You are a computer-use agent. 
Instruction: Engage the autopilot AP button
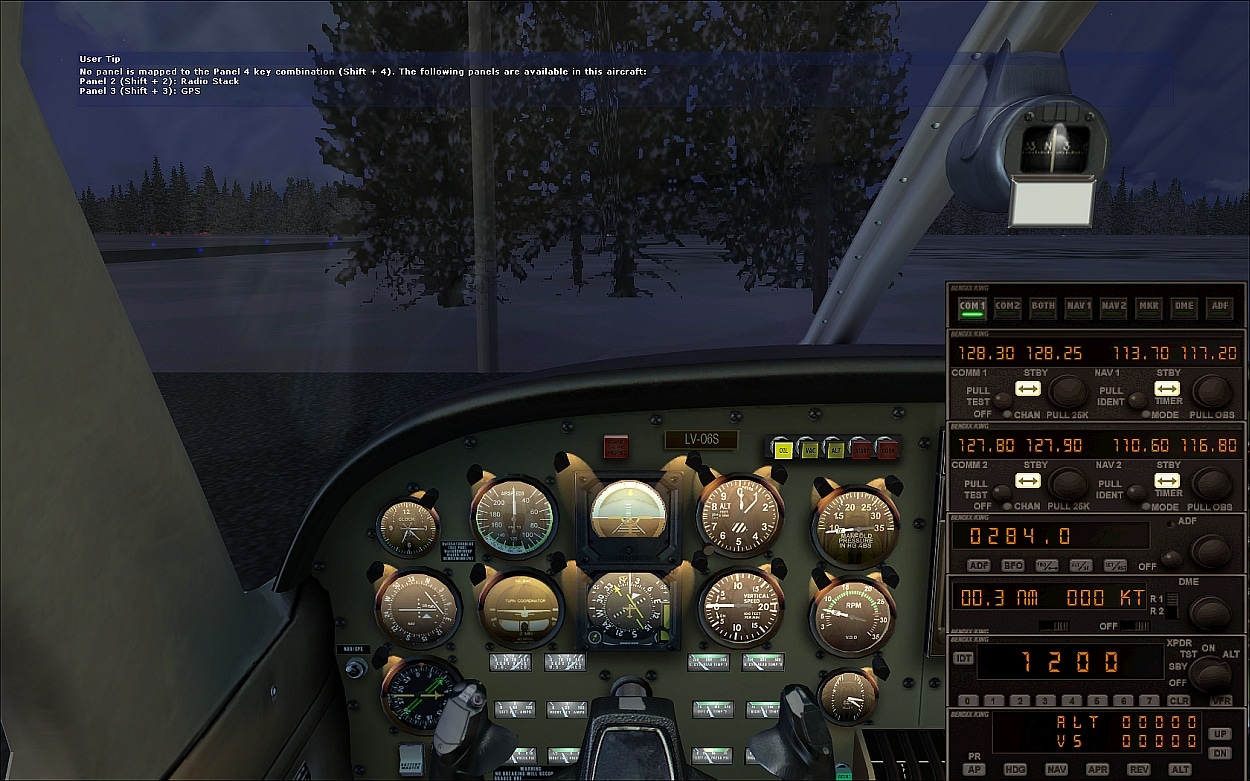(973, 770)
